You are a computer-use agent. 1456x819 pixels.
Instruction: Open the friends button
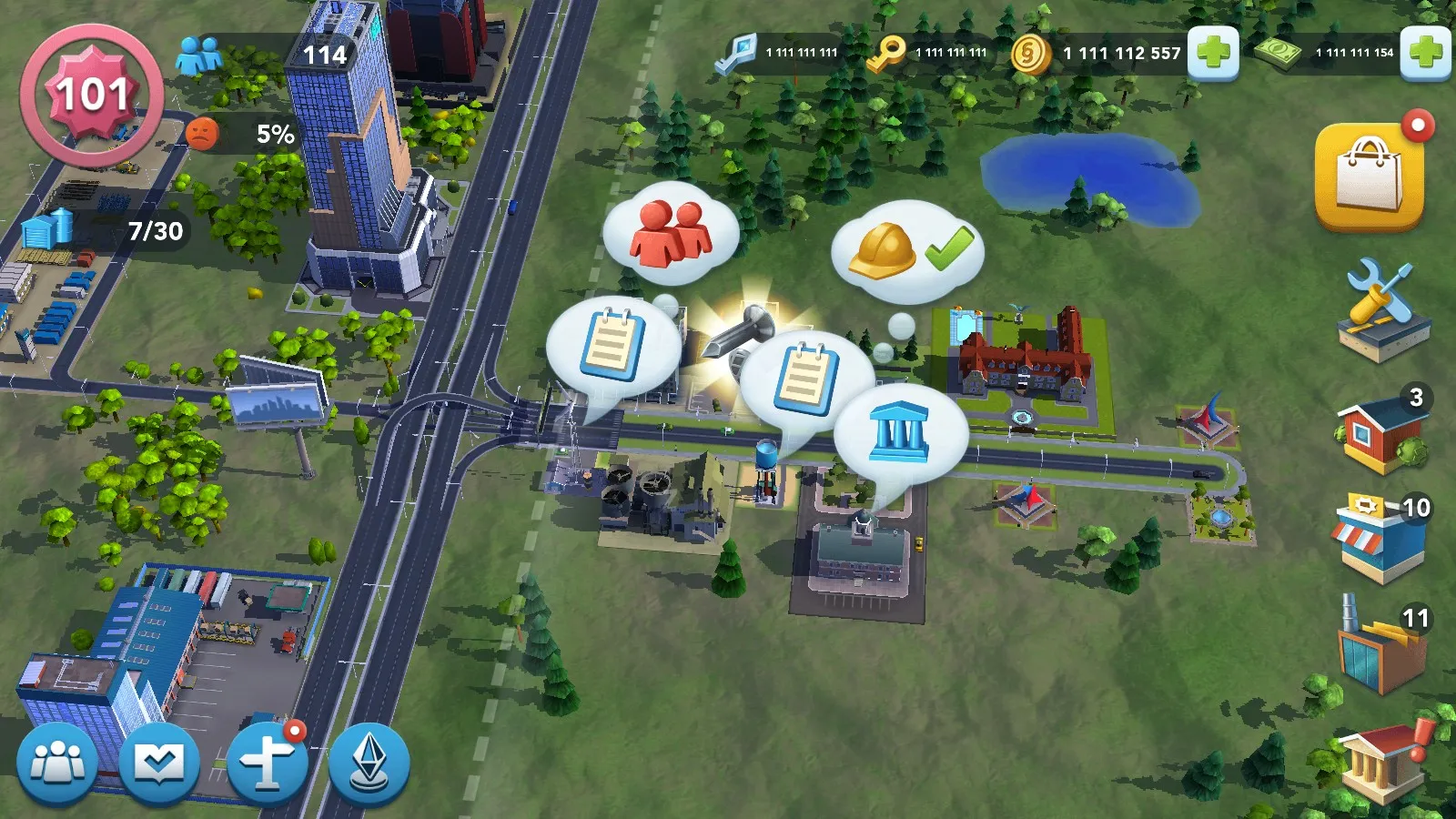[x=58, y=763]
